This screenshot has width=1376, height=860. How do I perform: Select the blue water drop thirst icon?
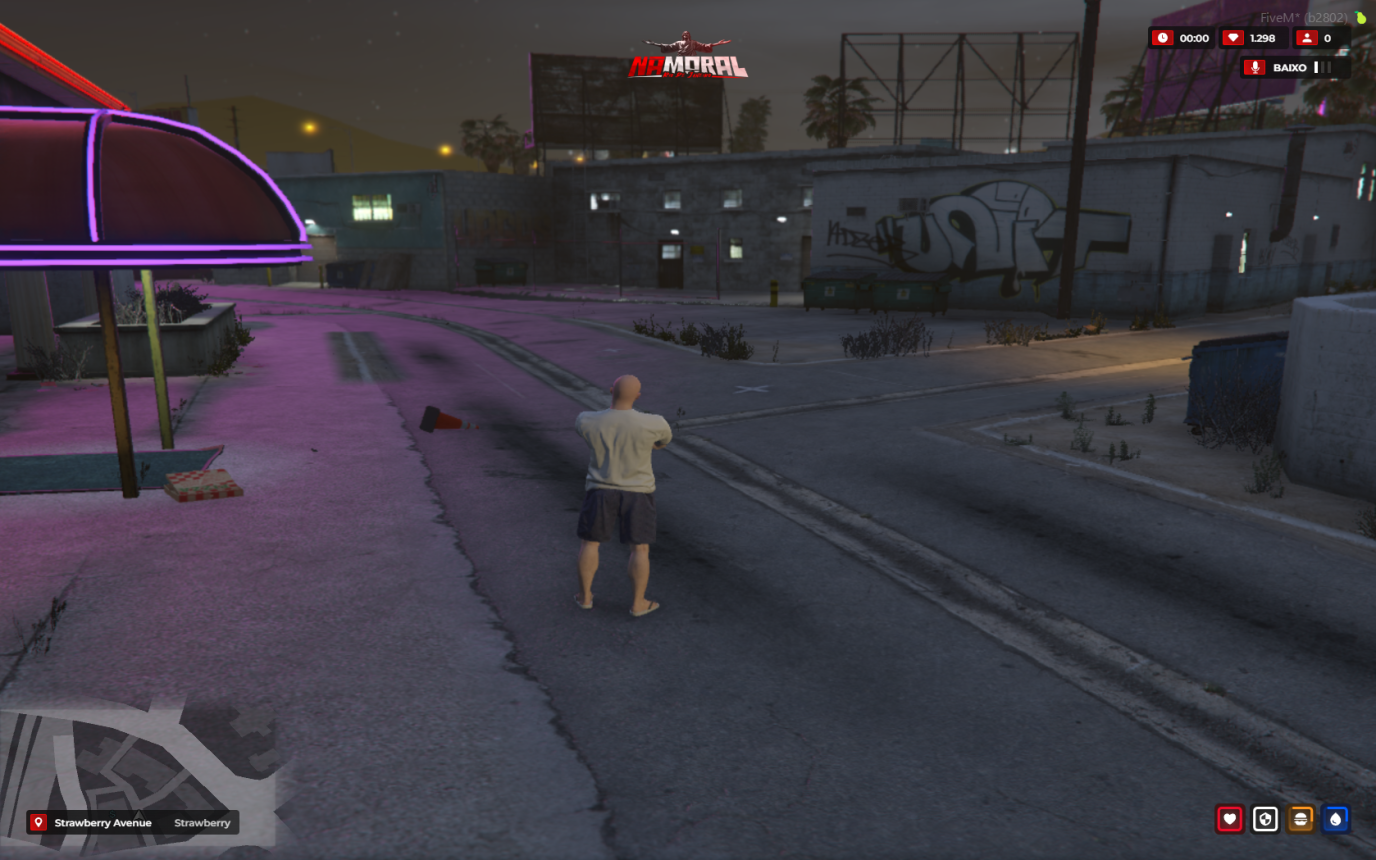tap(1335, 819)
